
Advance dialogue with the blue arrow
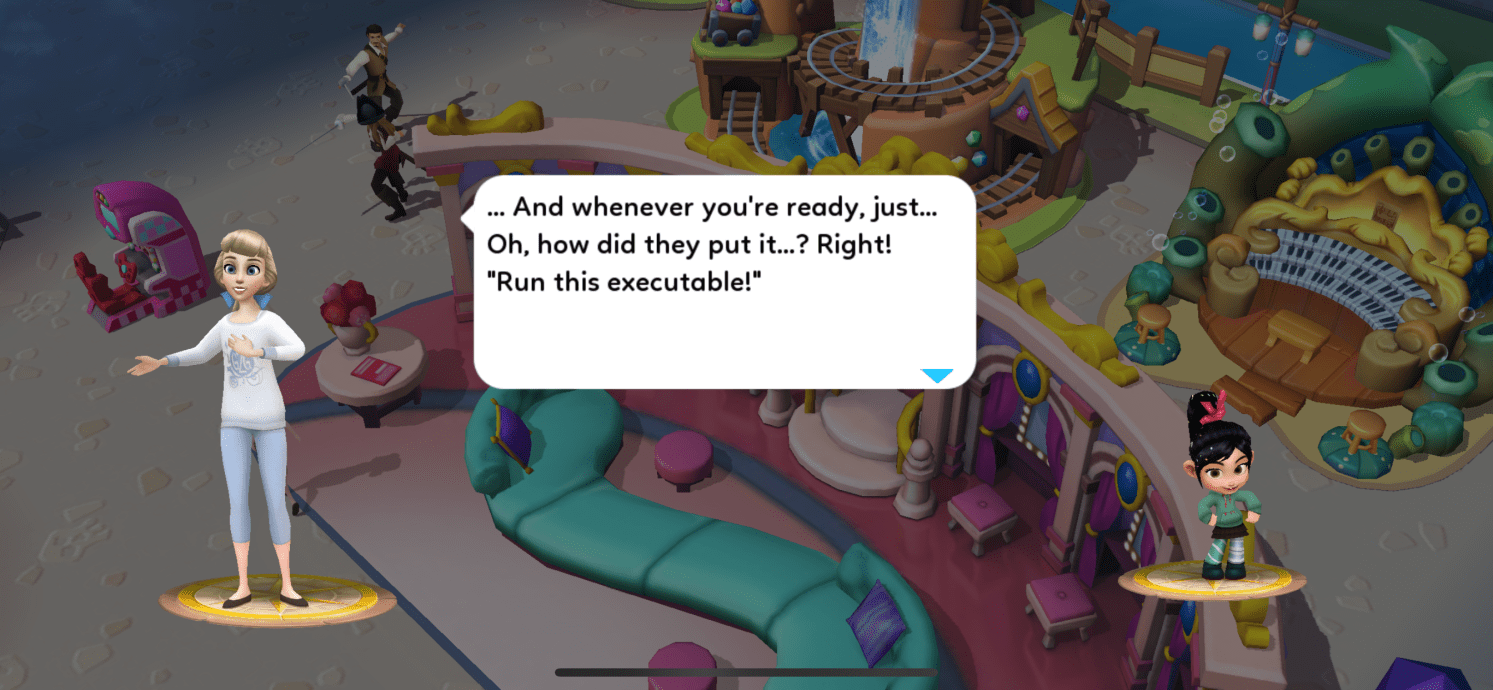pyautogui.click(x=937, y=376)
